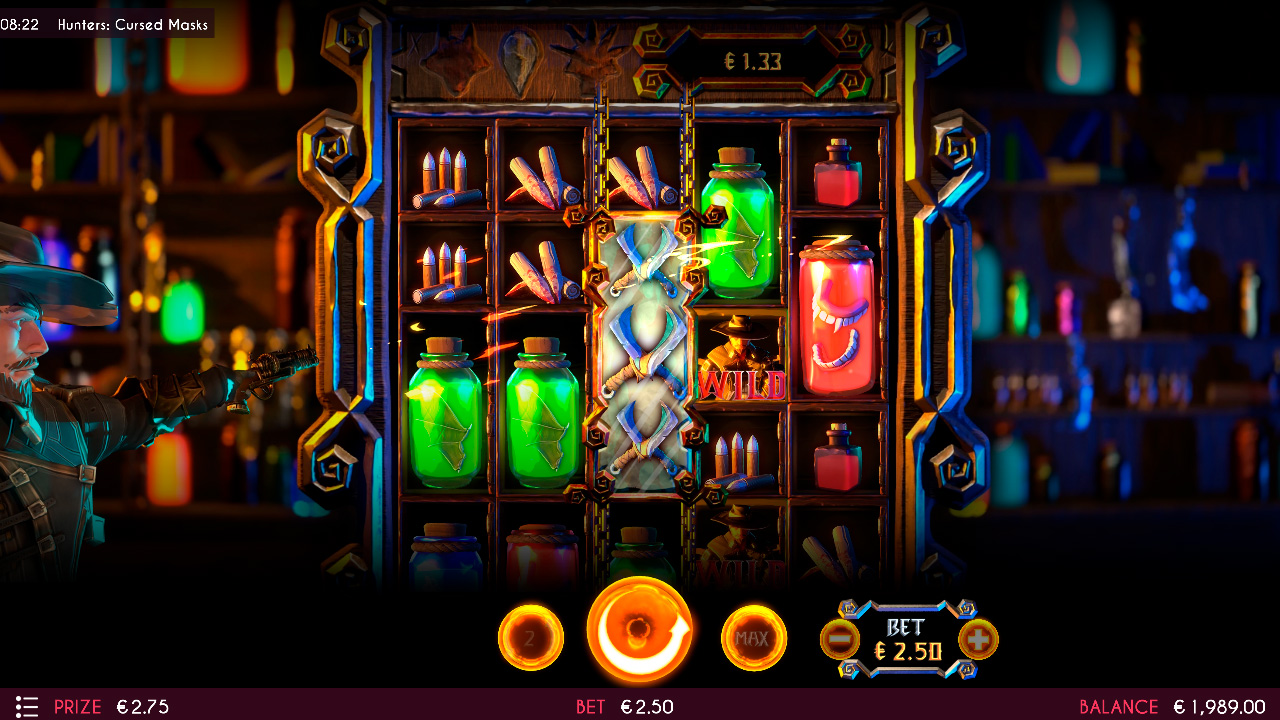Click the round orange button labeled 2

530,637
